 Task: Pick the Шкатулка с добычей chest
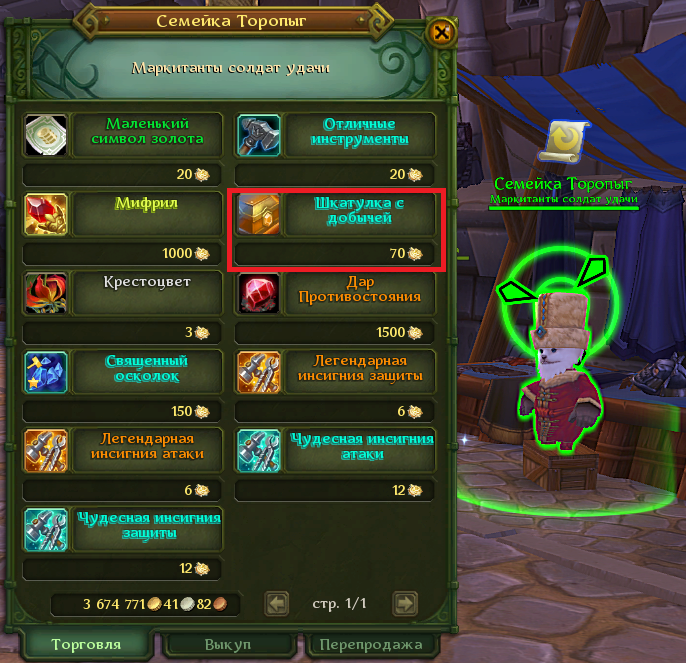pyautogui.click(x=259, y=212)
